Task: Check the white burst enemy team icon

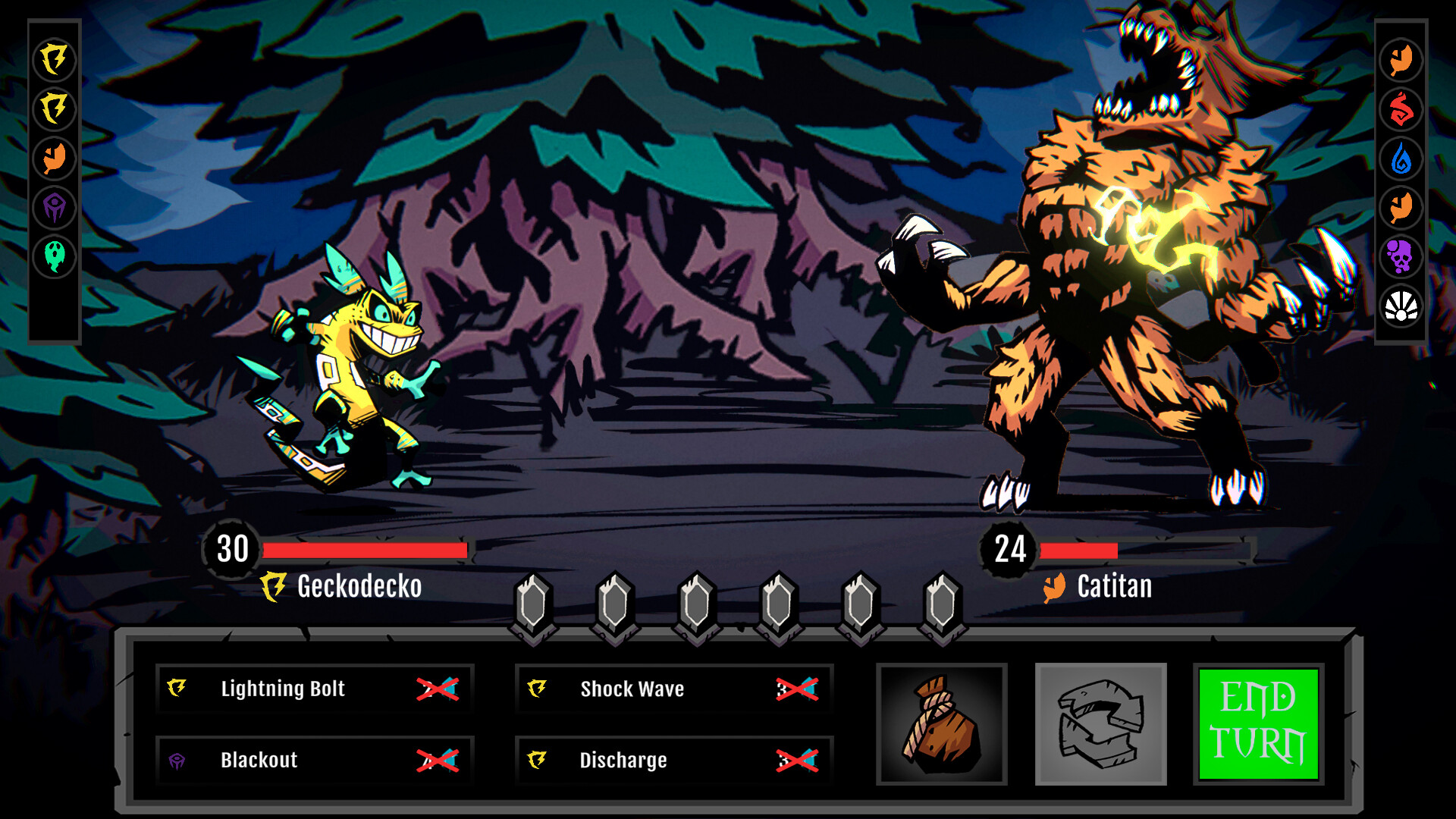Action: click(x=1401, y=306)
